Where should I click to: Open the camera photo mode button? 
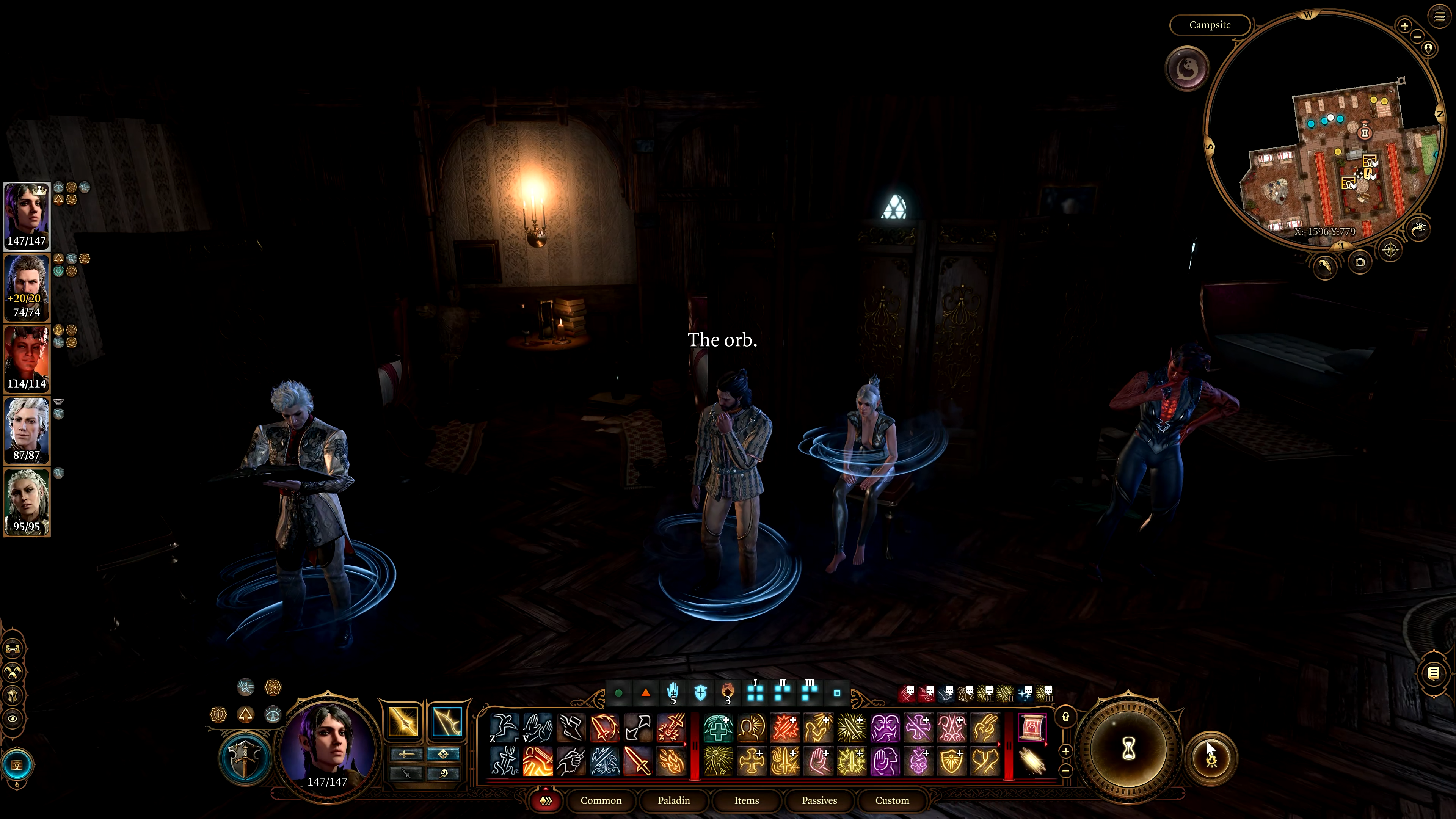point(1359,262)
